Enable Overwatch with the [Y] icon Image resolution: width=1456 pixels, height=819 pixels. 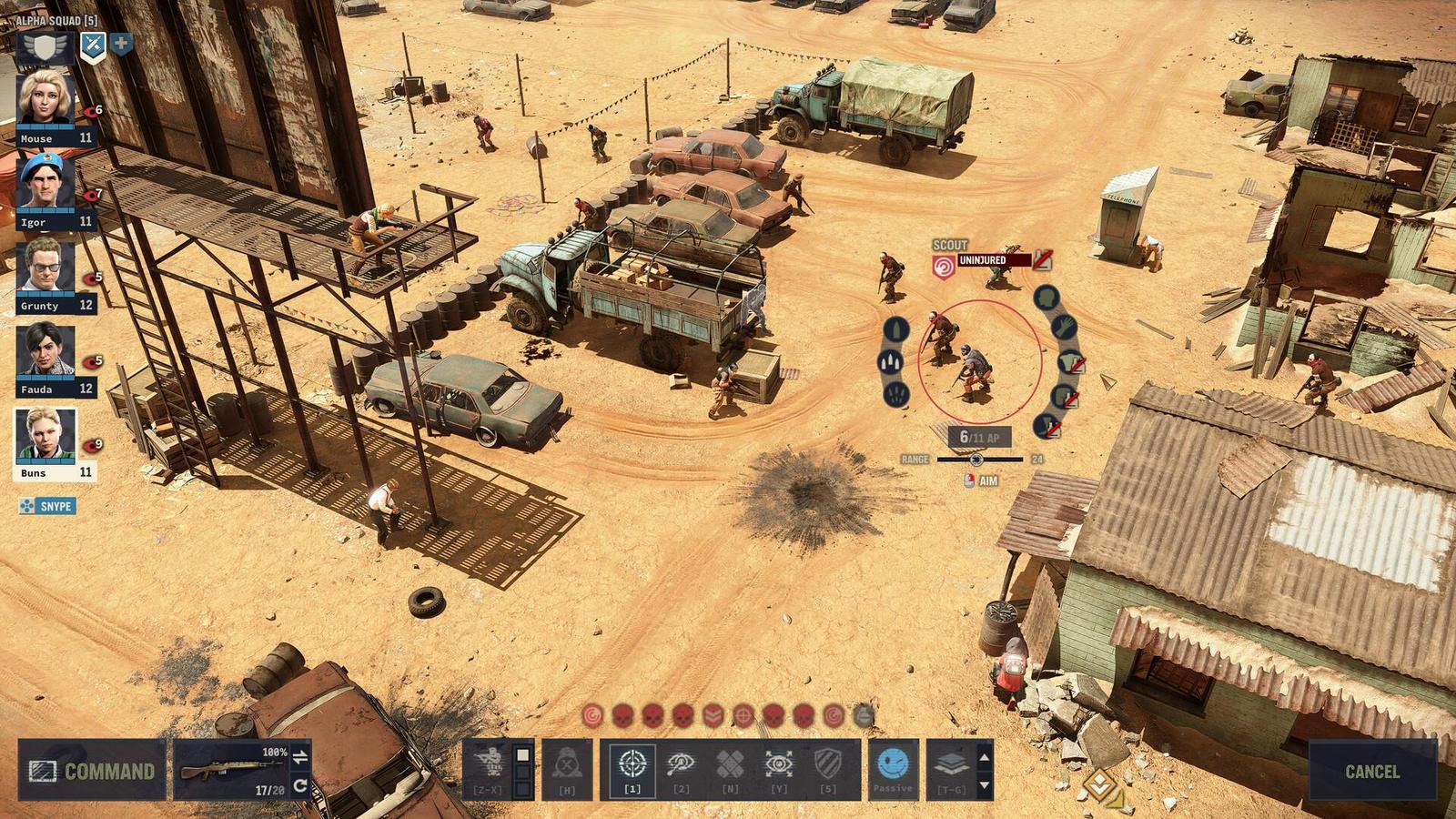coord(779,763)
